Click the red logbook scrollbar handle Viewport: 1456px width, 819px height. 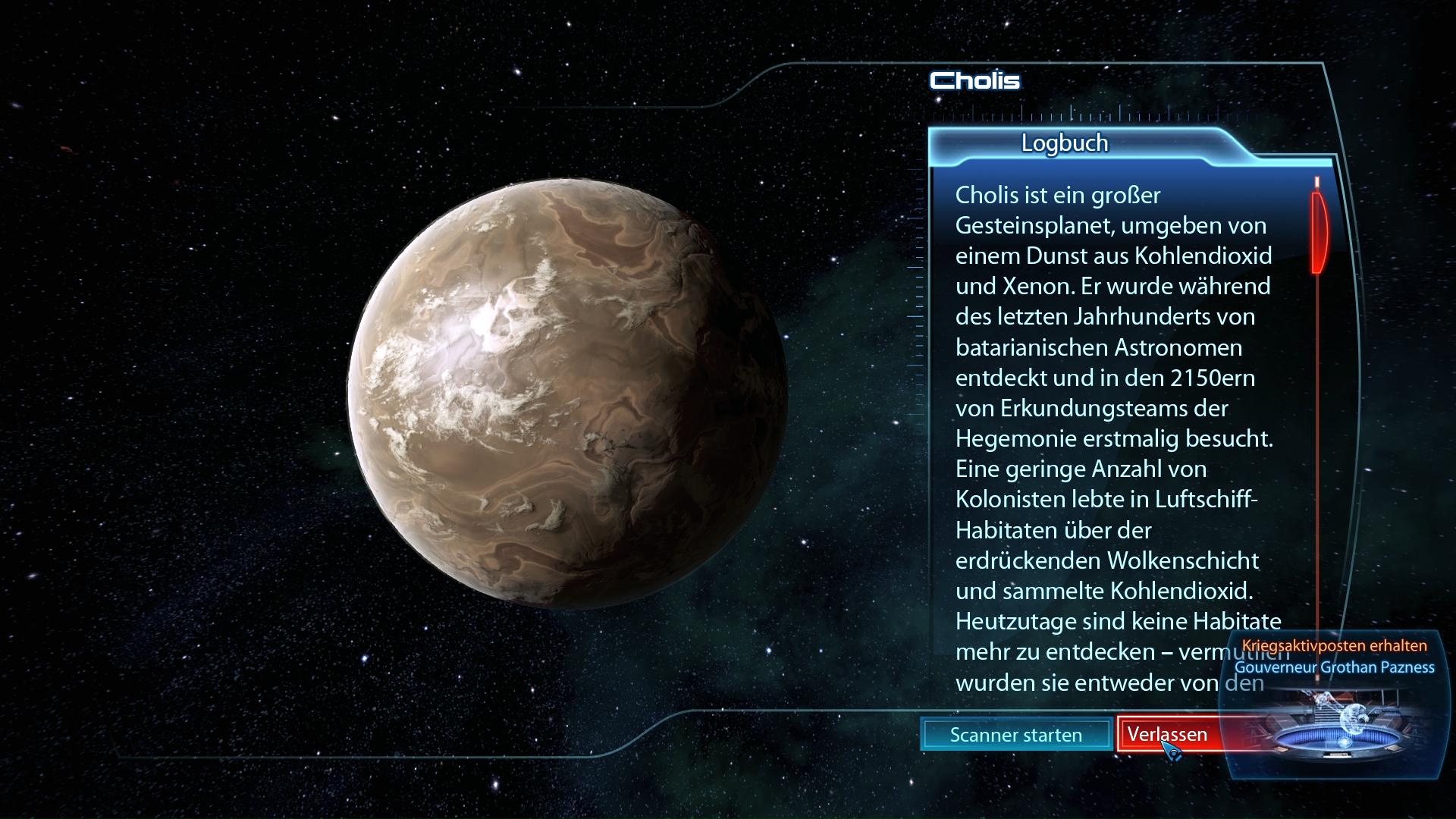point(1318,231)
